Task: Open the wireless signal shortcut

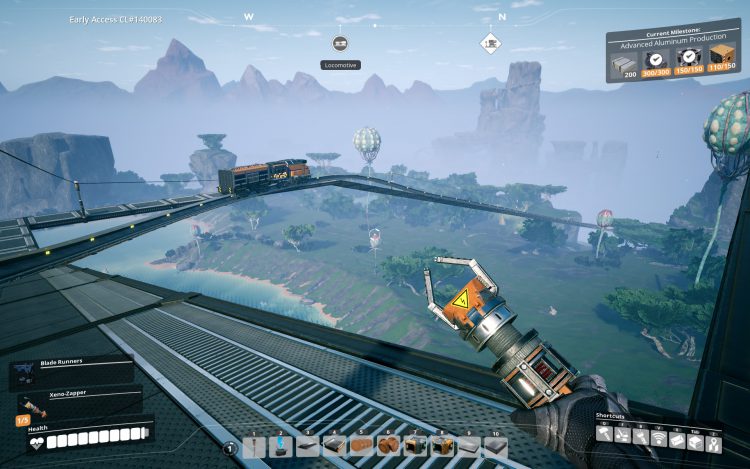Action: pos(660,436)
